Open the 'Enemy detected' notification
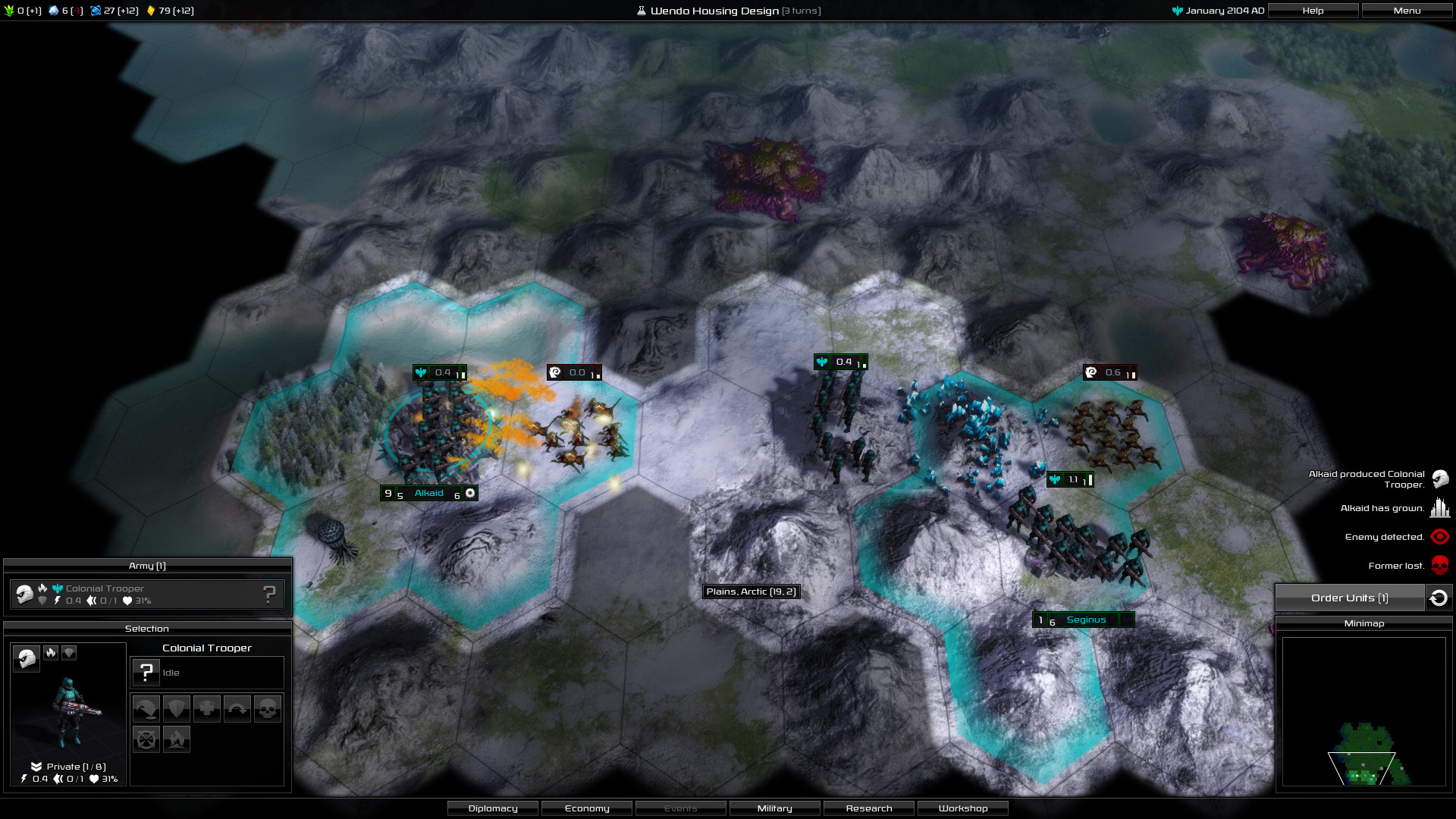This screenshot has height=819, width=1456. click(x=1439, y=537)
